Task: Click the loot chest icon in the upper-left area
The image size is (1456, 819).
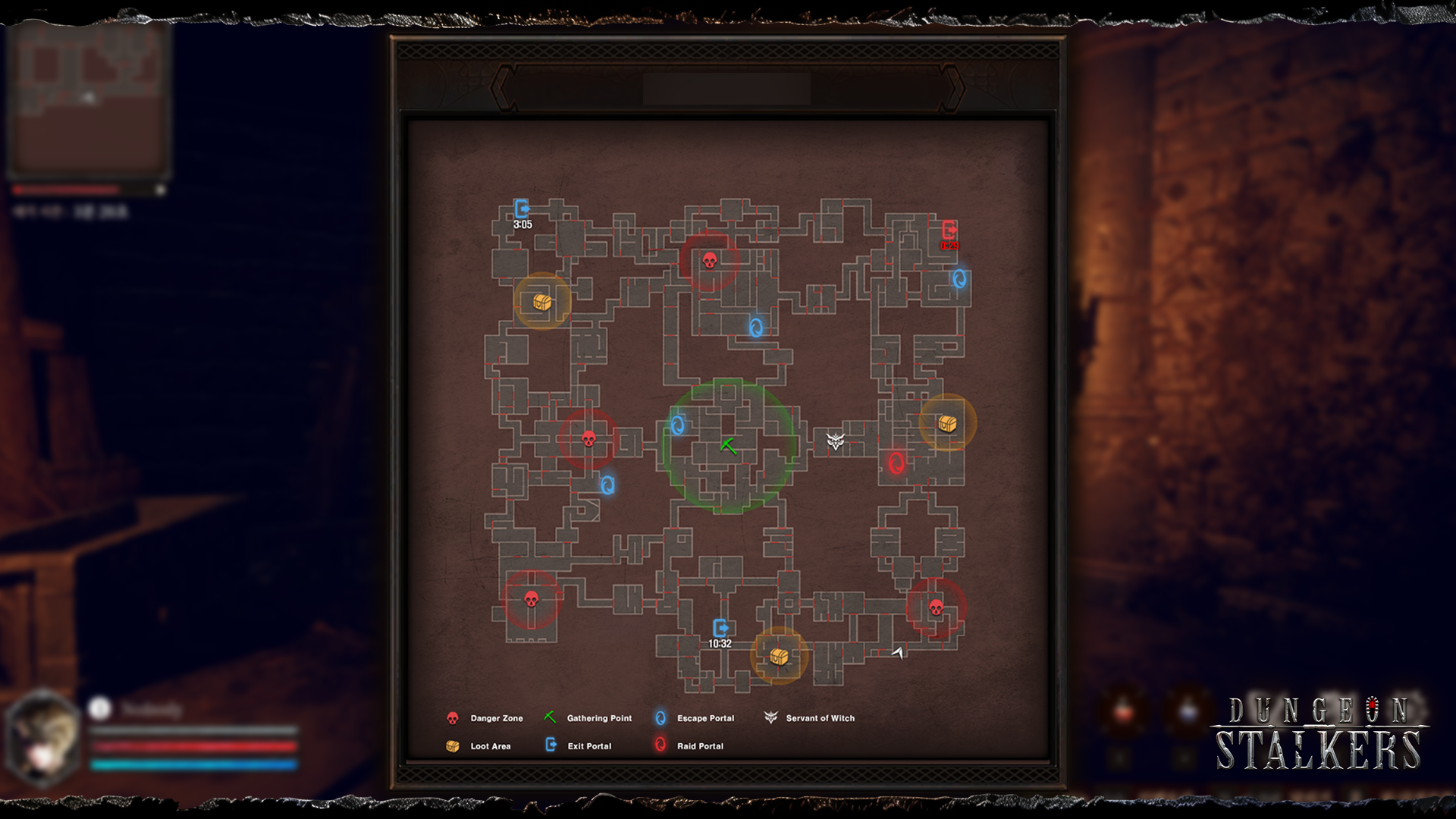Action: click(x=541, y=301)
